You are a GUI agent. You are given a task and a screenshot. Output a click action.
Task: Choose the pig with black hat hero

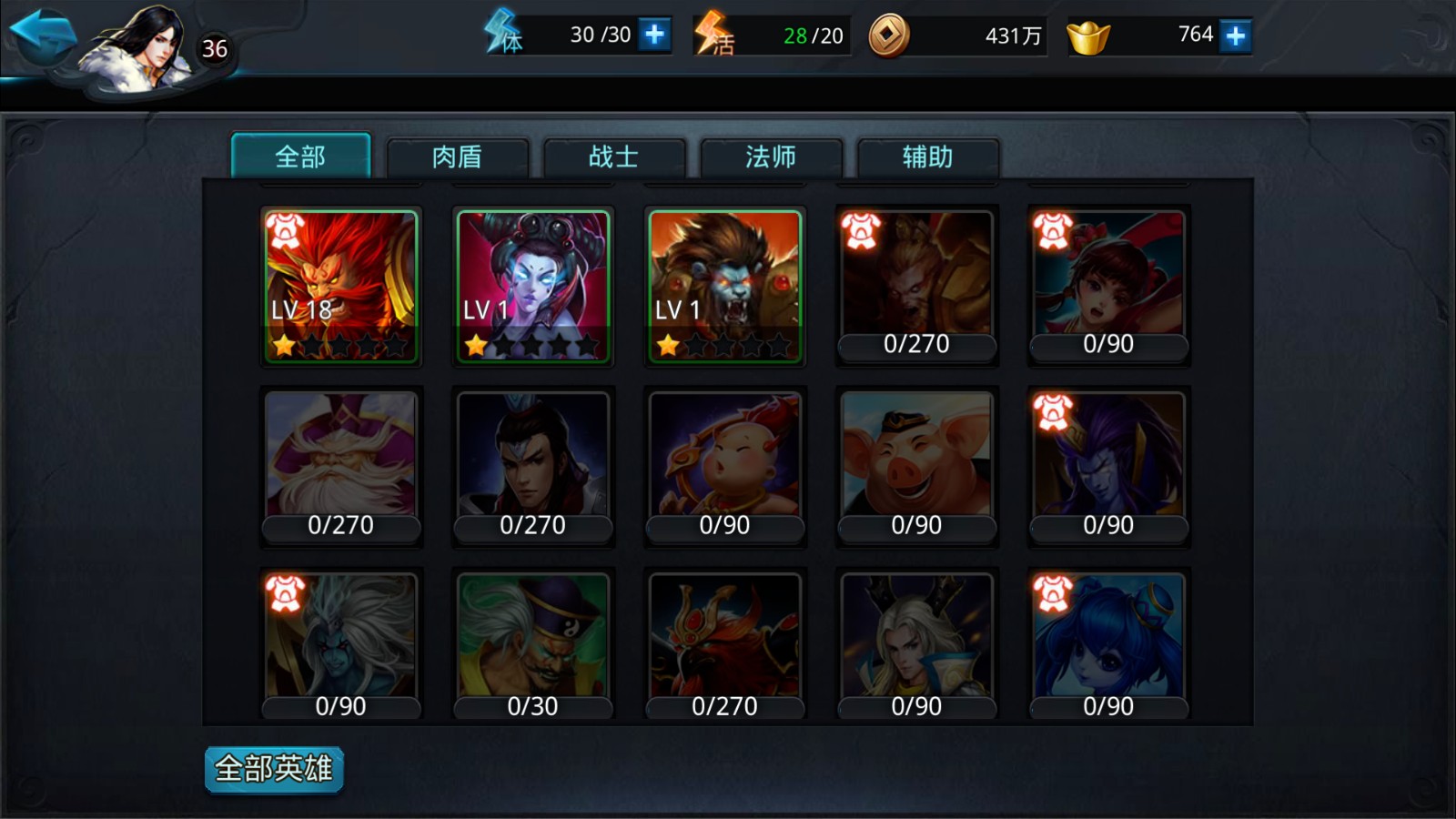pos(917,466)
